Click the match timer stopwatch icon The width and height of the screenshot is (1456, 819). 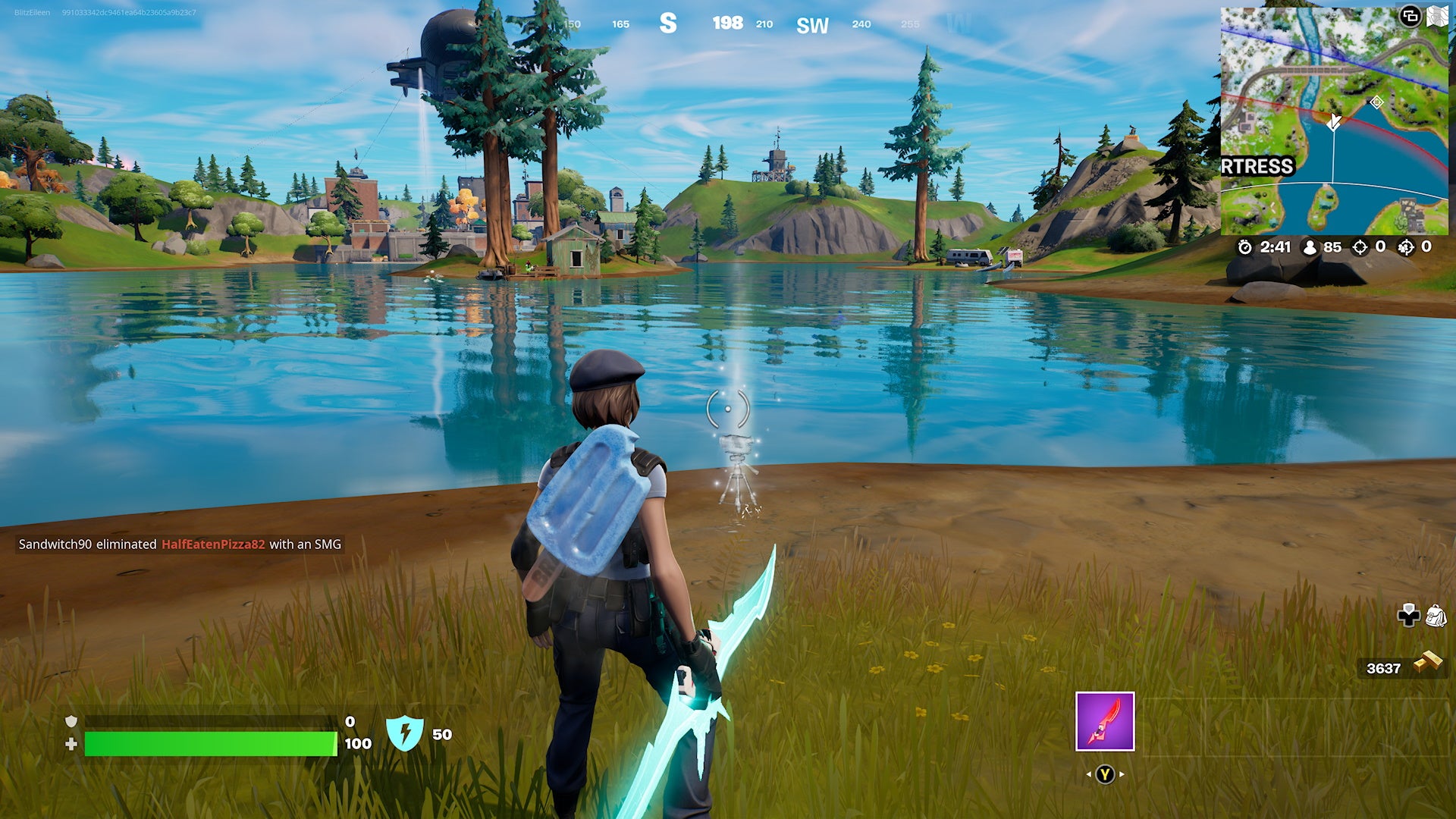coord(1247,246)
